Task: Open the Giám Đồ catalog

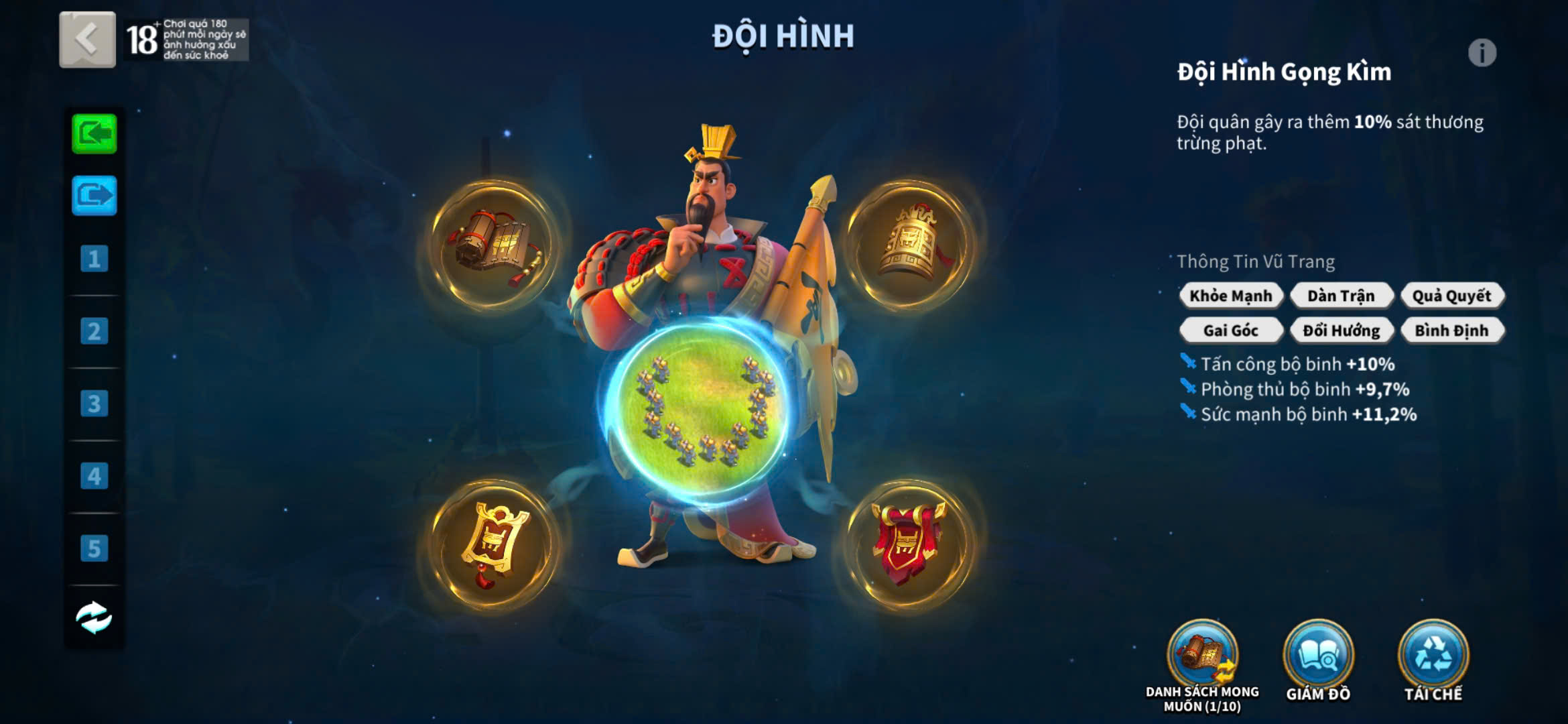Action: click(x=1318, y=656)
